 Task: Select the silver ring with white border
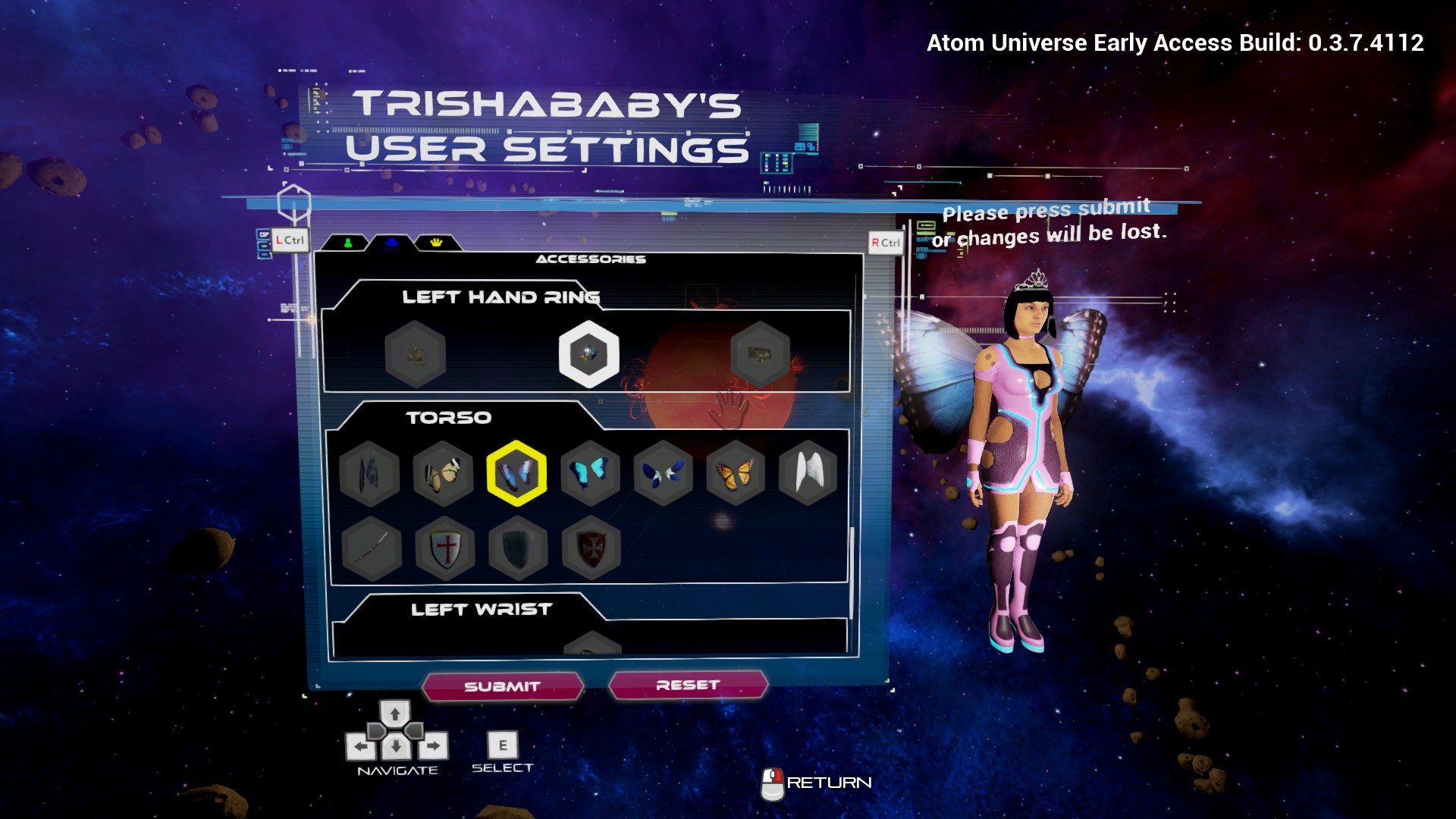pyautogui.click(x=588, y=354)
